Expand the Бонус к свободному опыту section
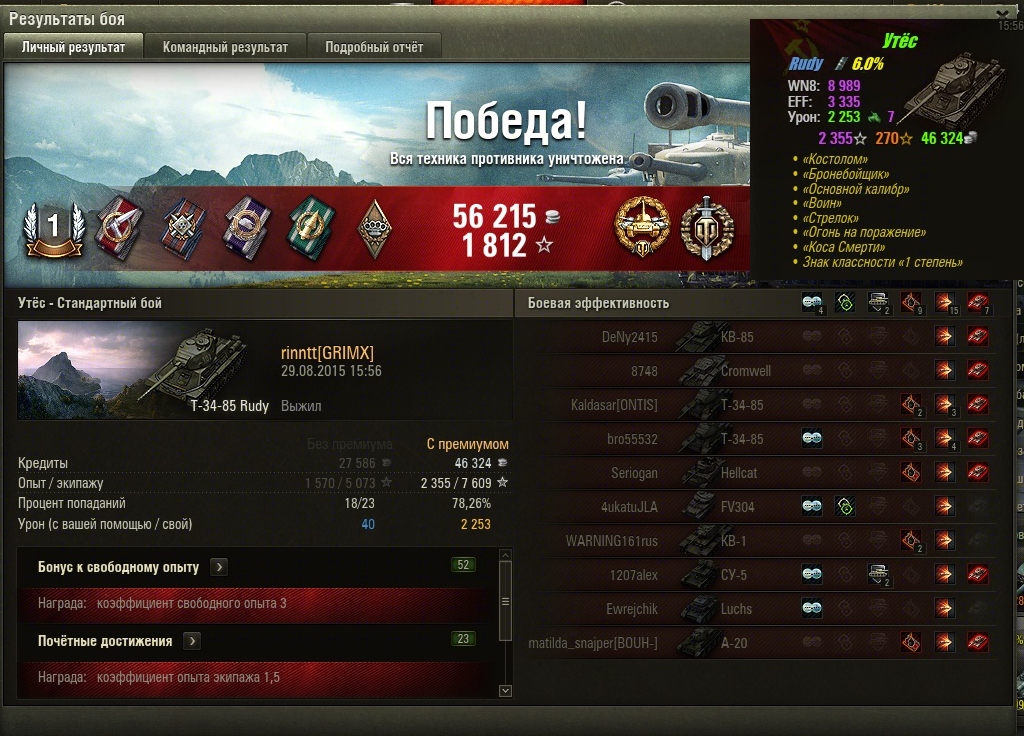This screenshot has width=1024, height=736. point(219,567)
